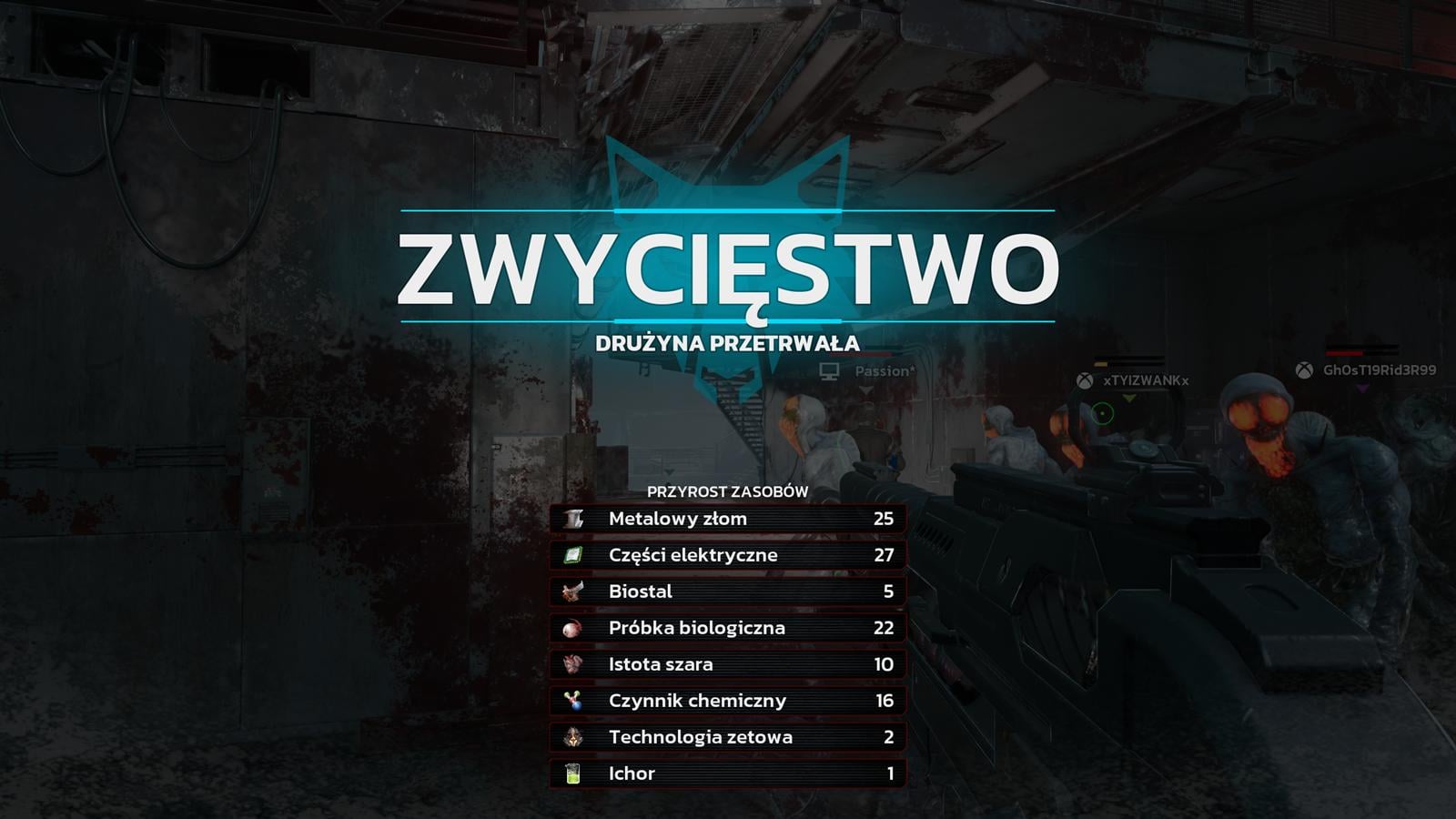This screenshot has height=819, width=1456.
Task: Click the Ichor resource row
Action: click(x=727, y=773)
